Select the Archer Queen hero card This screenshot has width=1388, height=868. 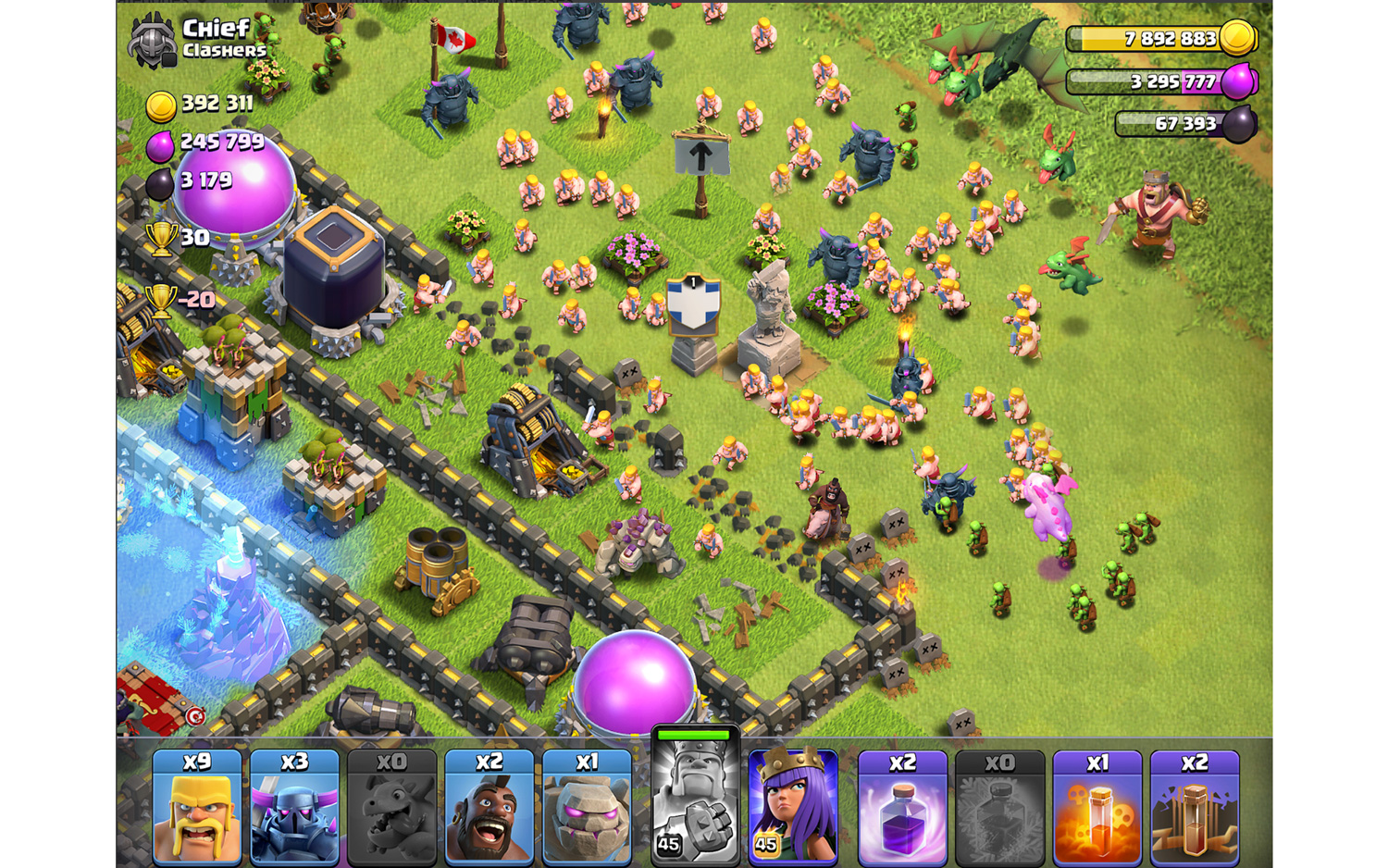[793, 807]
